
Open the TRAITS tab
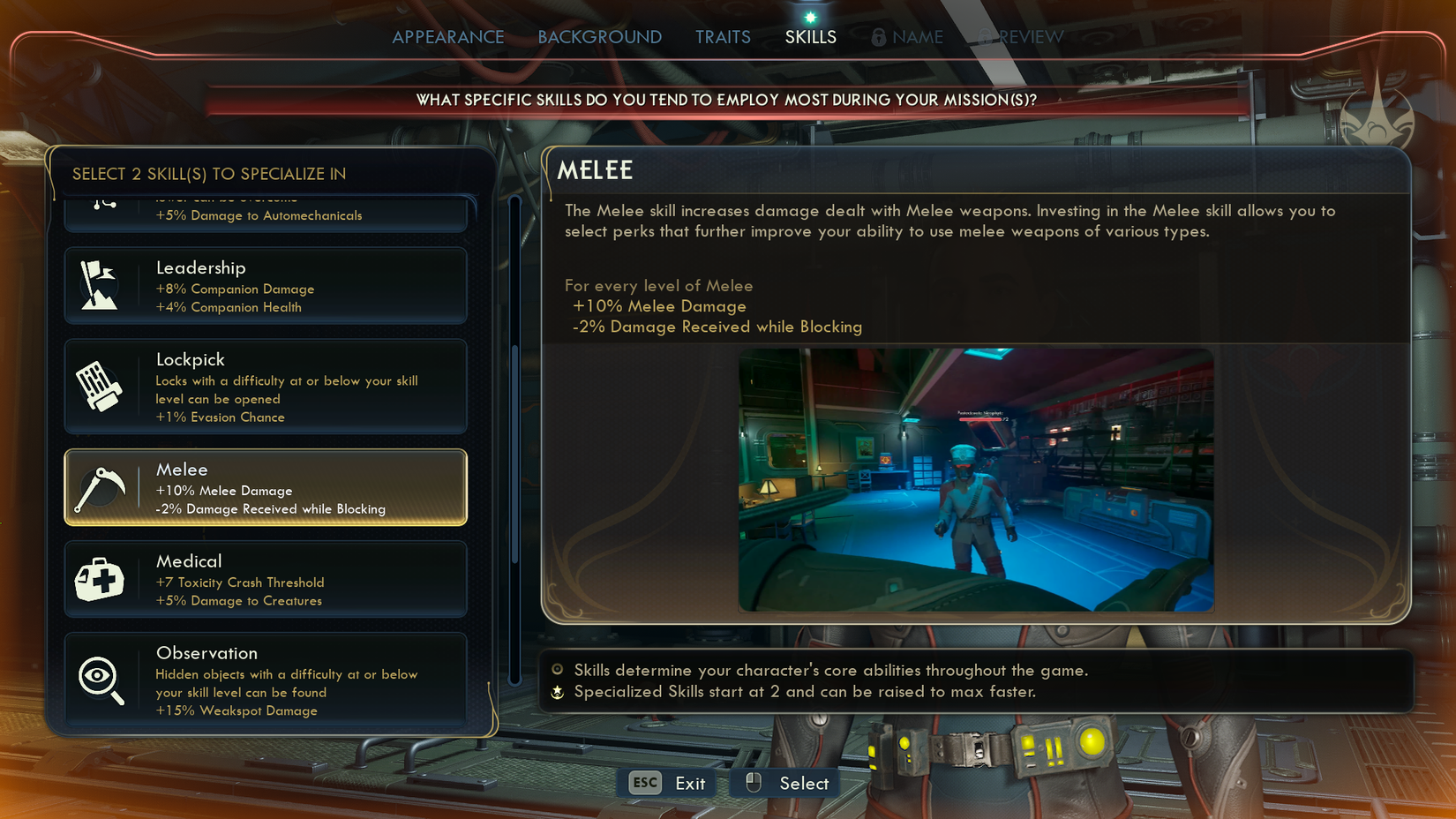(723, 37)
